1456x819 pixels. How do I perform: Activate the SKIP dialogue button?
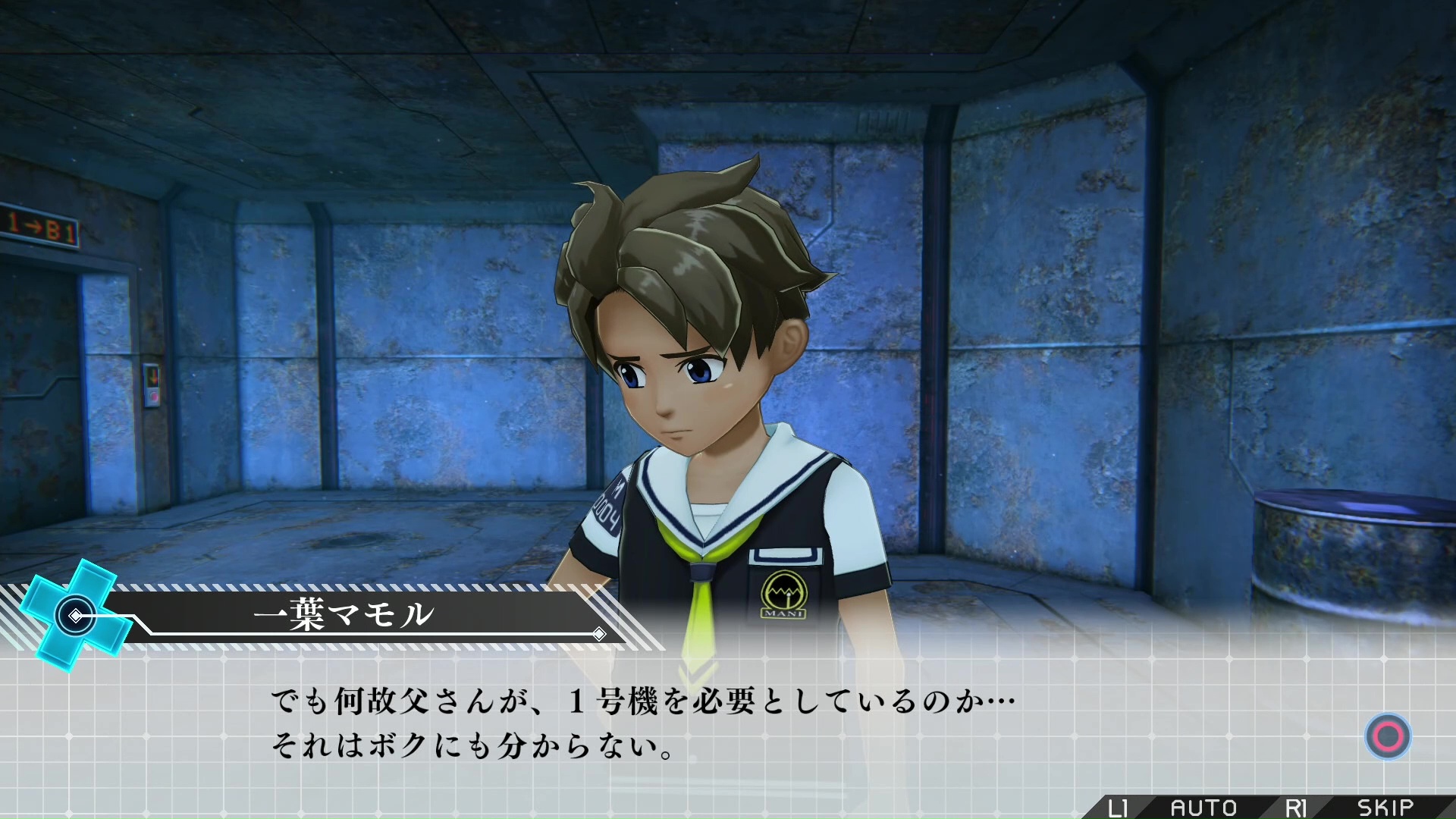(x=1385, y=808)
